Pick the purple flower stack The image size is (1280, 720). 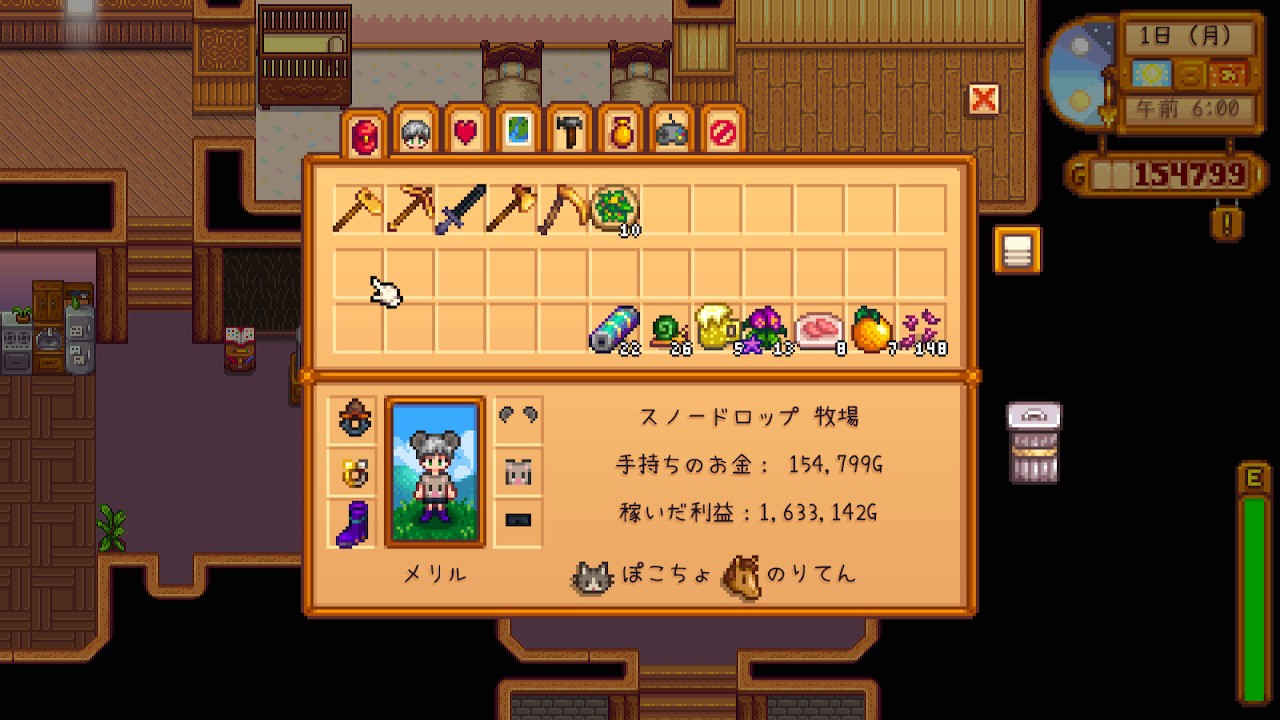767,329
